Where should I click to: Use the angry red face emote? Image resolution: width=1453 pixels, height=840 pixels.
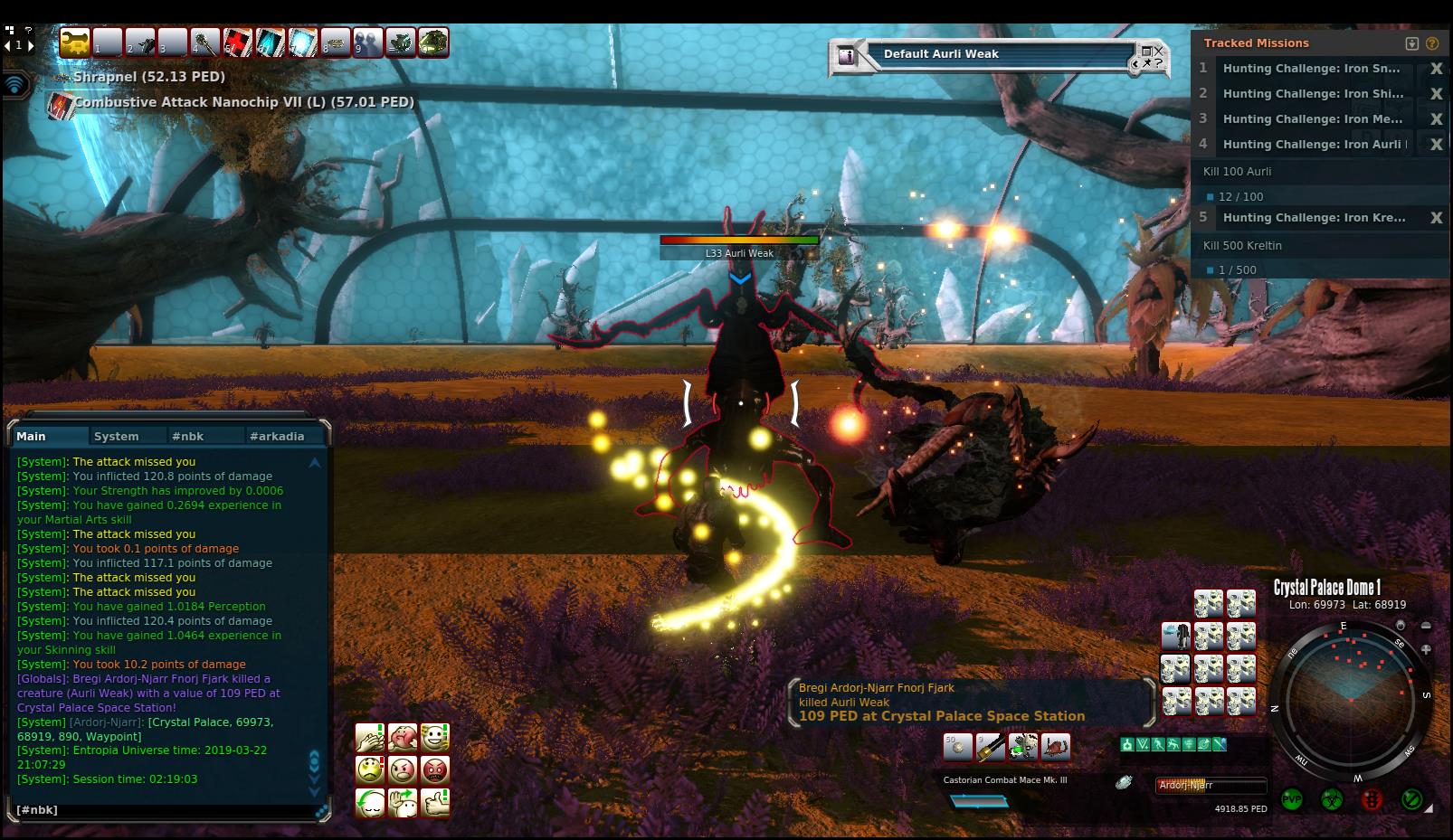click(x=435, y=770)
